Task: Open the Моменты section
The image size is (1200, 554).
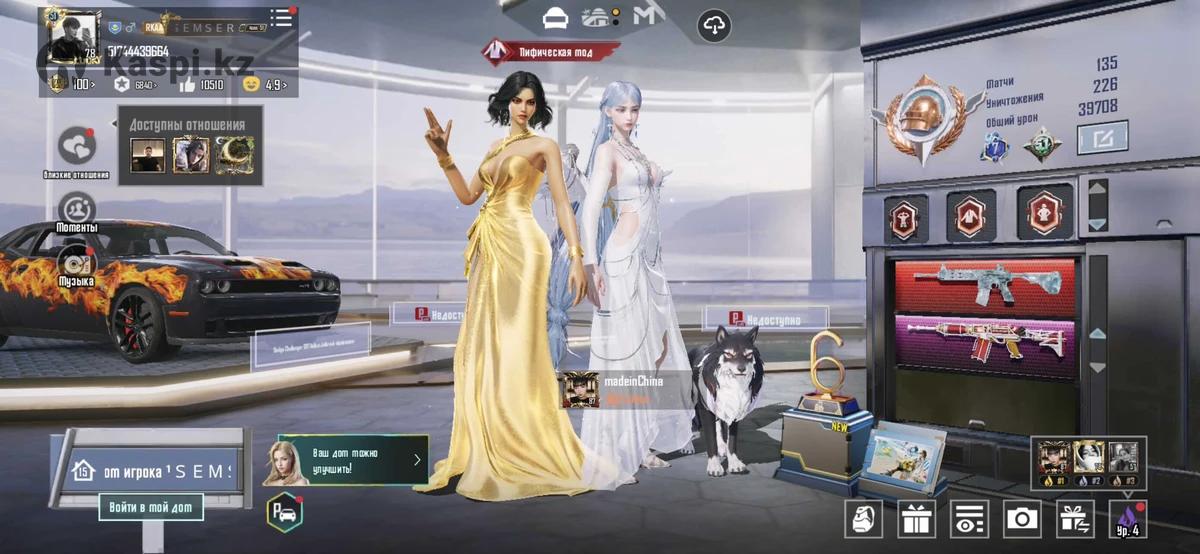Action: click(77, 210)
